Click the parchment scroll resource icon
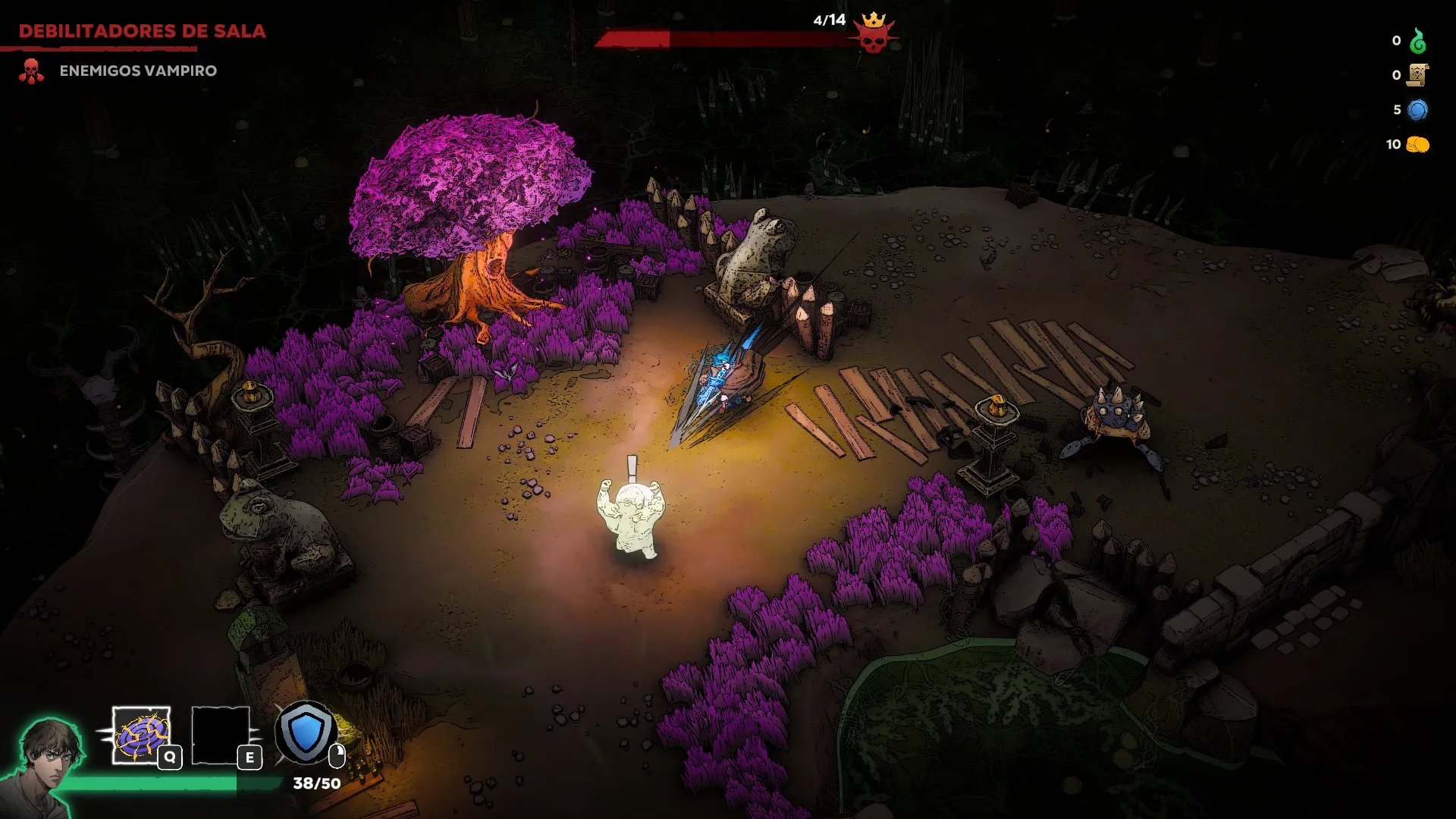This screenshot has width=1456, height=819. pos(1417,75)
